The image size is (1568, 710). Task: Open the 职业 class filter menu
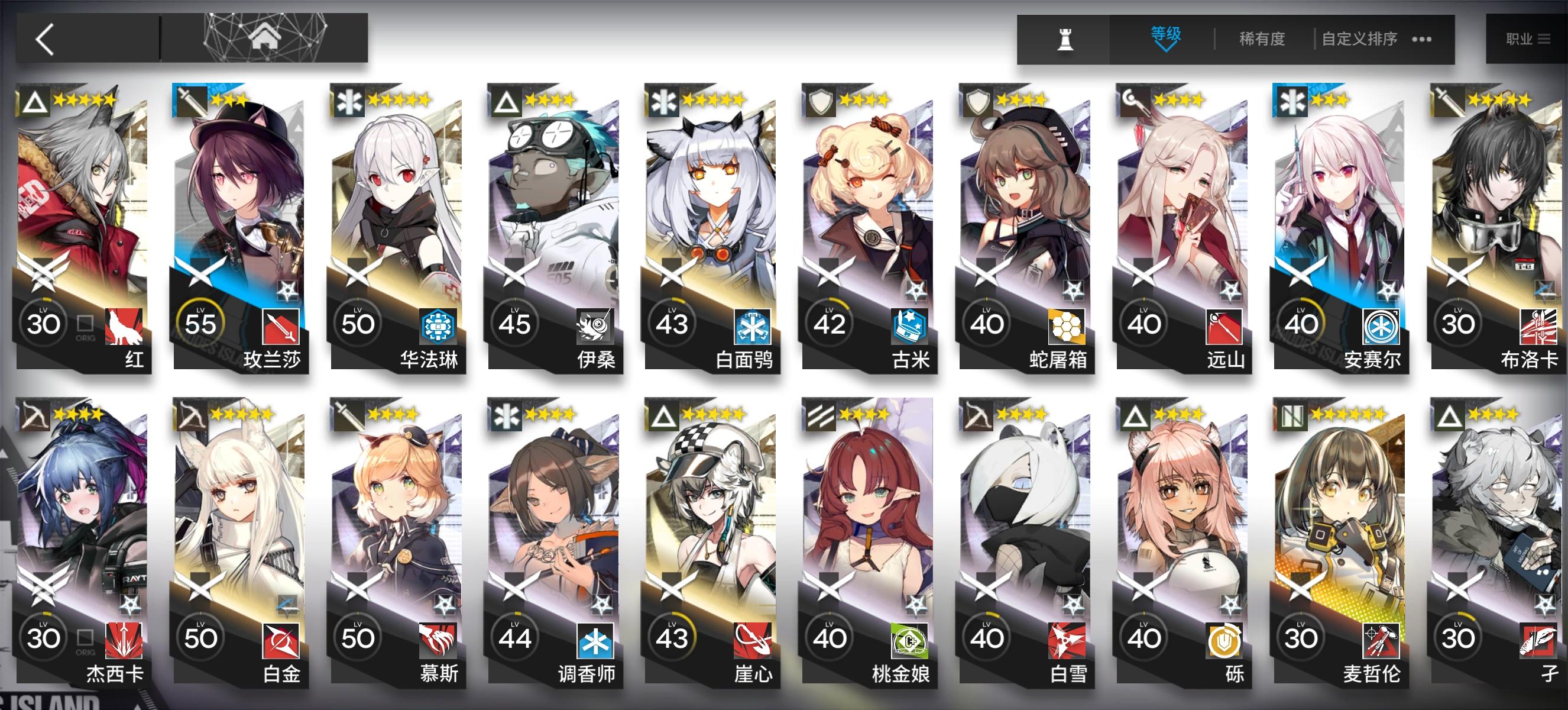pos(1528,38)
